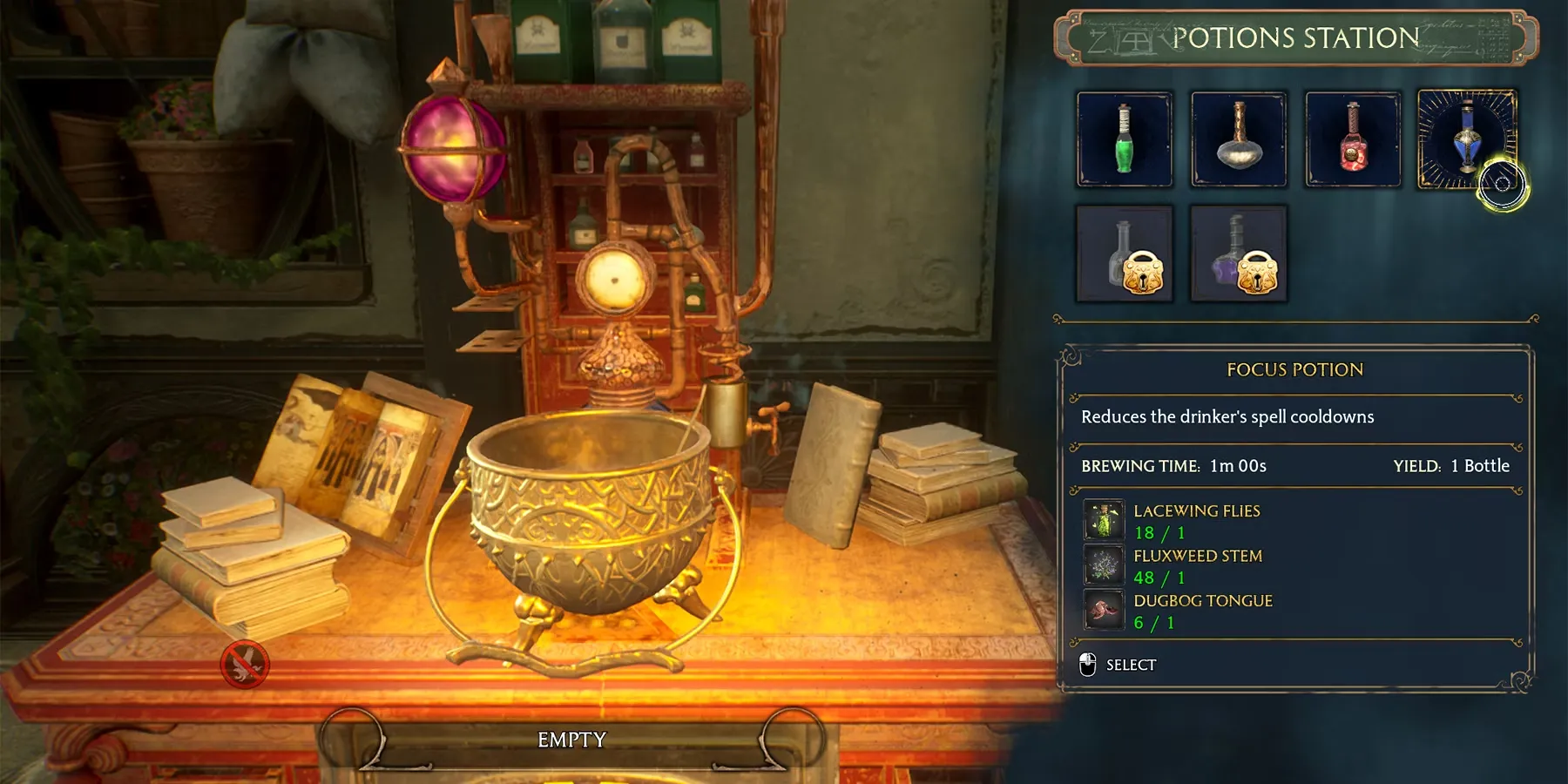Pick the red Maxima potion recipe
This screenshot has width=1568, height=784.
point(1353,139)
